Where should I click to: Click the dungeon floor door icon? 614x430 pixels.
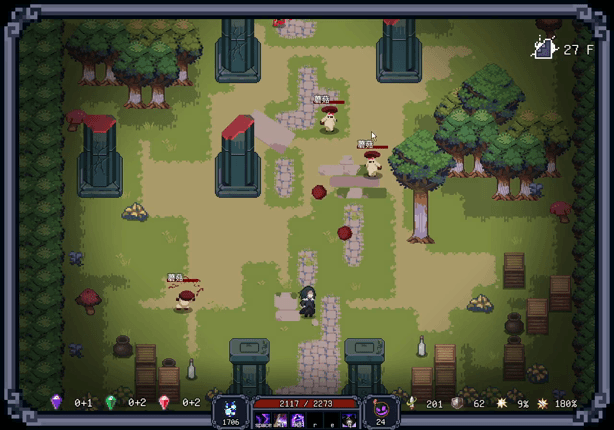544,48
